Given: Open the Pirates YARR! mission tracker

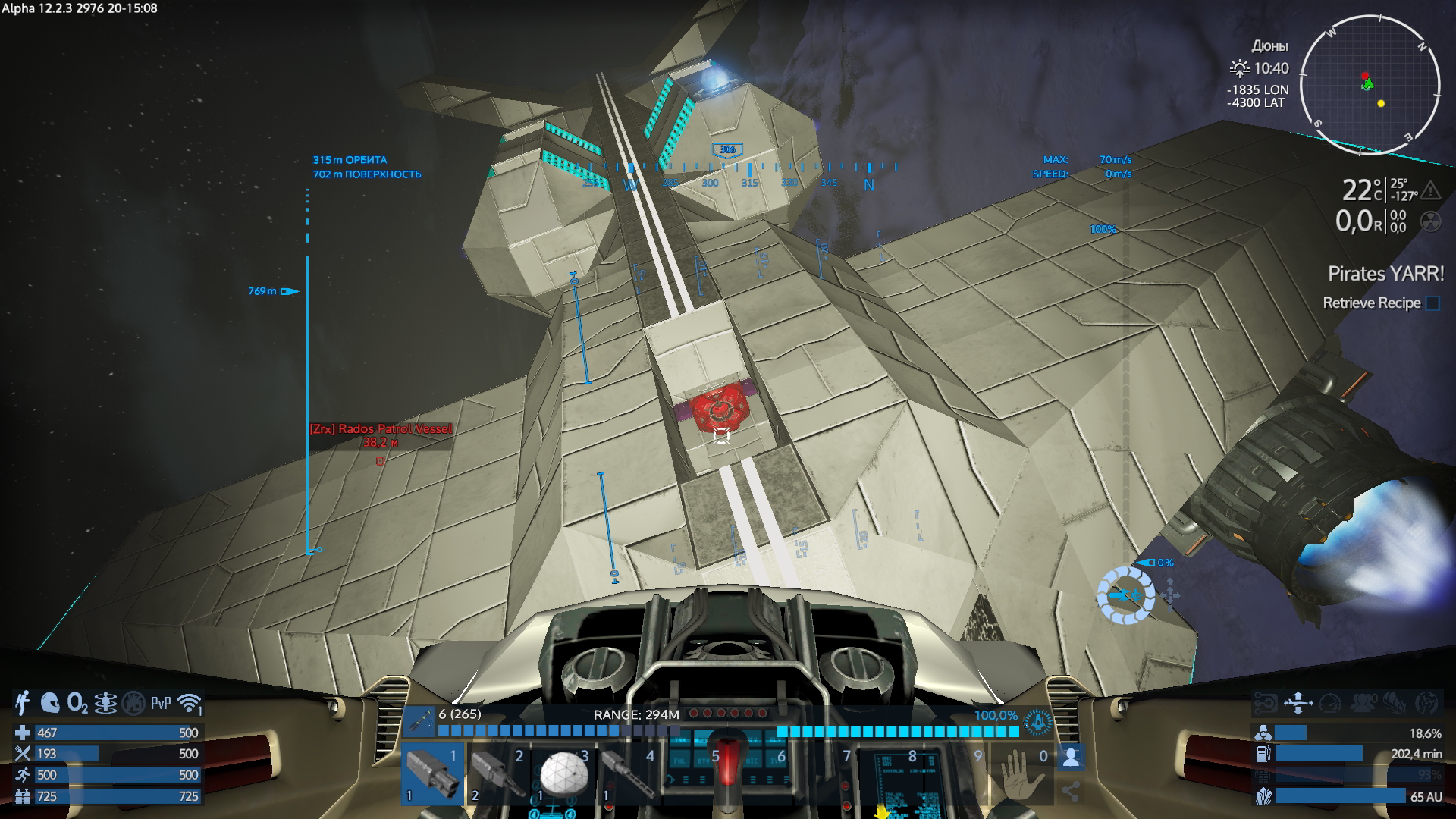Looking at the screenshot, I should pyautogui.click(x=1385, y=274).
